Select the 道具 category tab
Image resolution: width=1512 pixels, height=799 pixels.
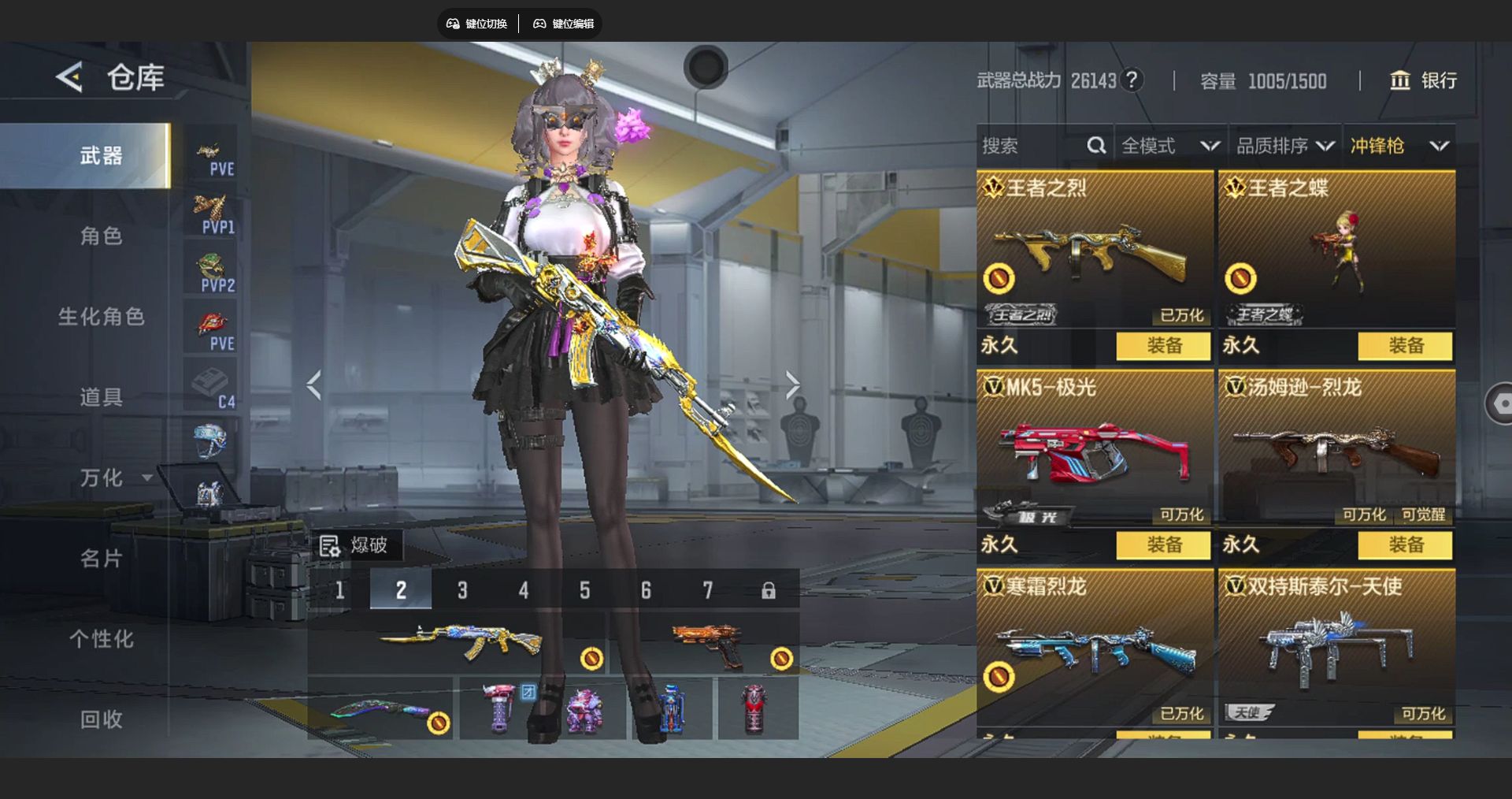click(101, 397)
